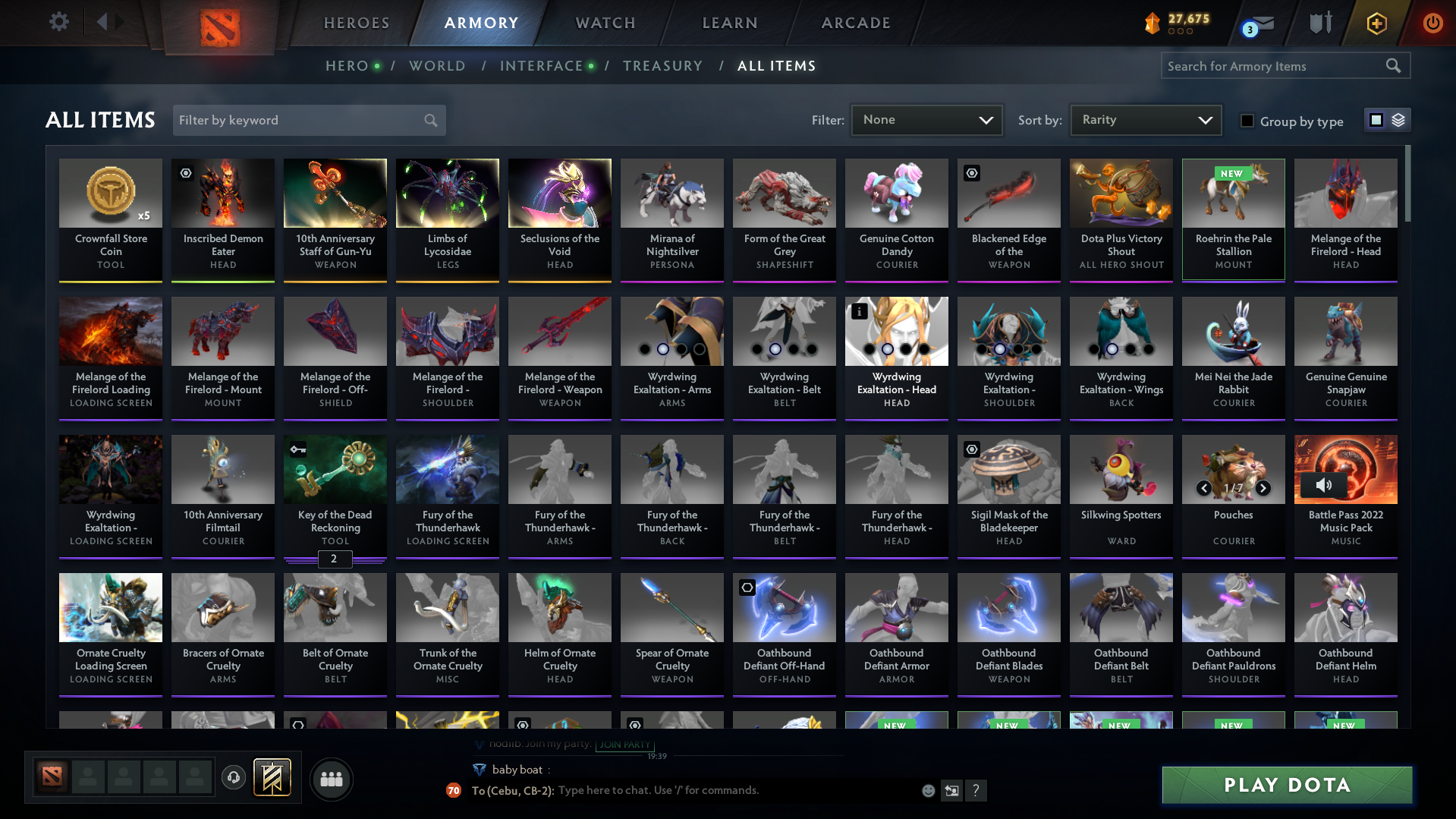The image size is (1456, 819).
Task: Mute the Battle Pass 2022 Music Pack speaker icon
Action: 1323,486
